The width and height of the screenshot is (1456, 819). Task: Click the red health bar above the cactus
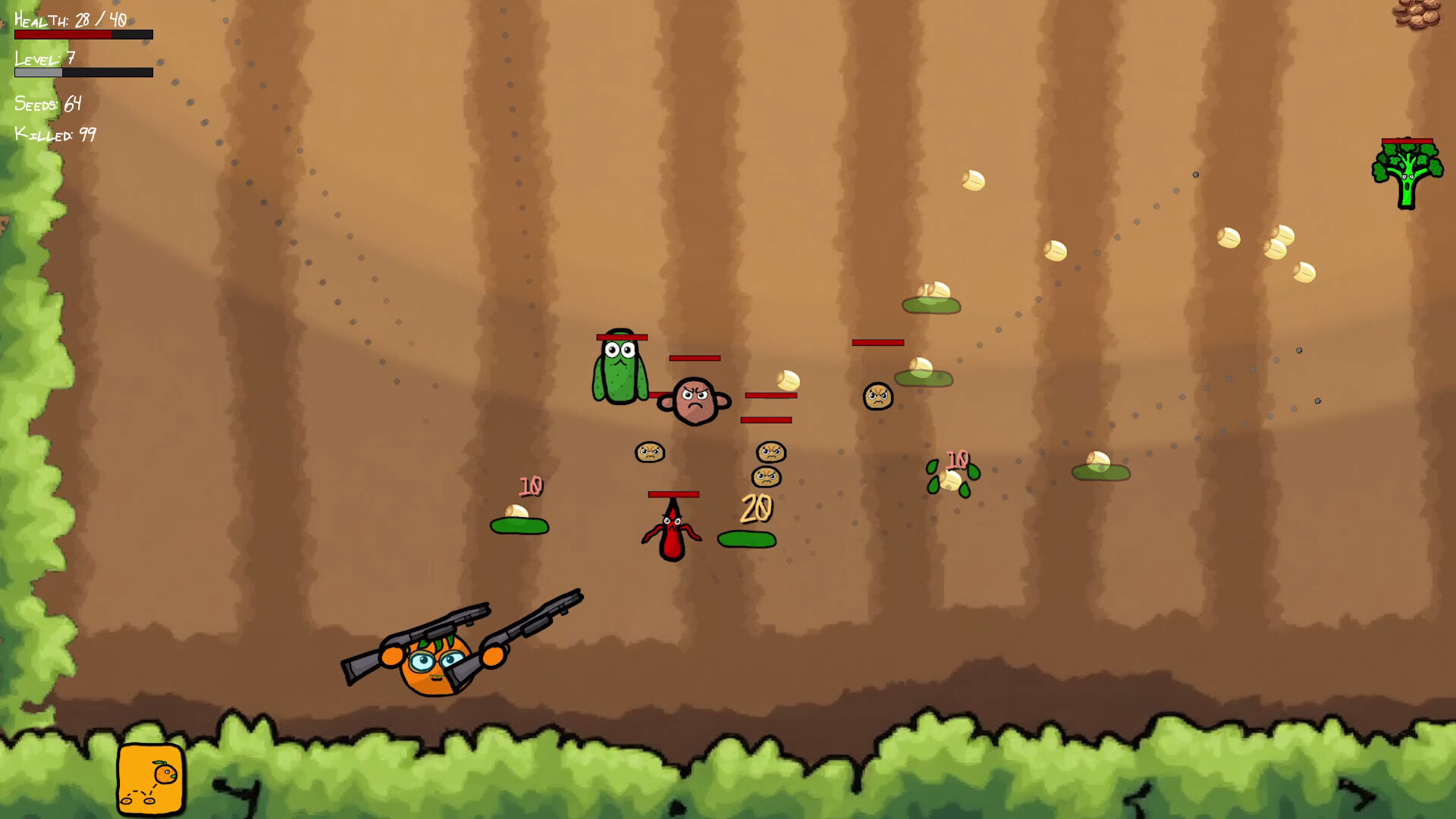[622, 336]
